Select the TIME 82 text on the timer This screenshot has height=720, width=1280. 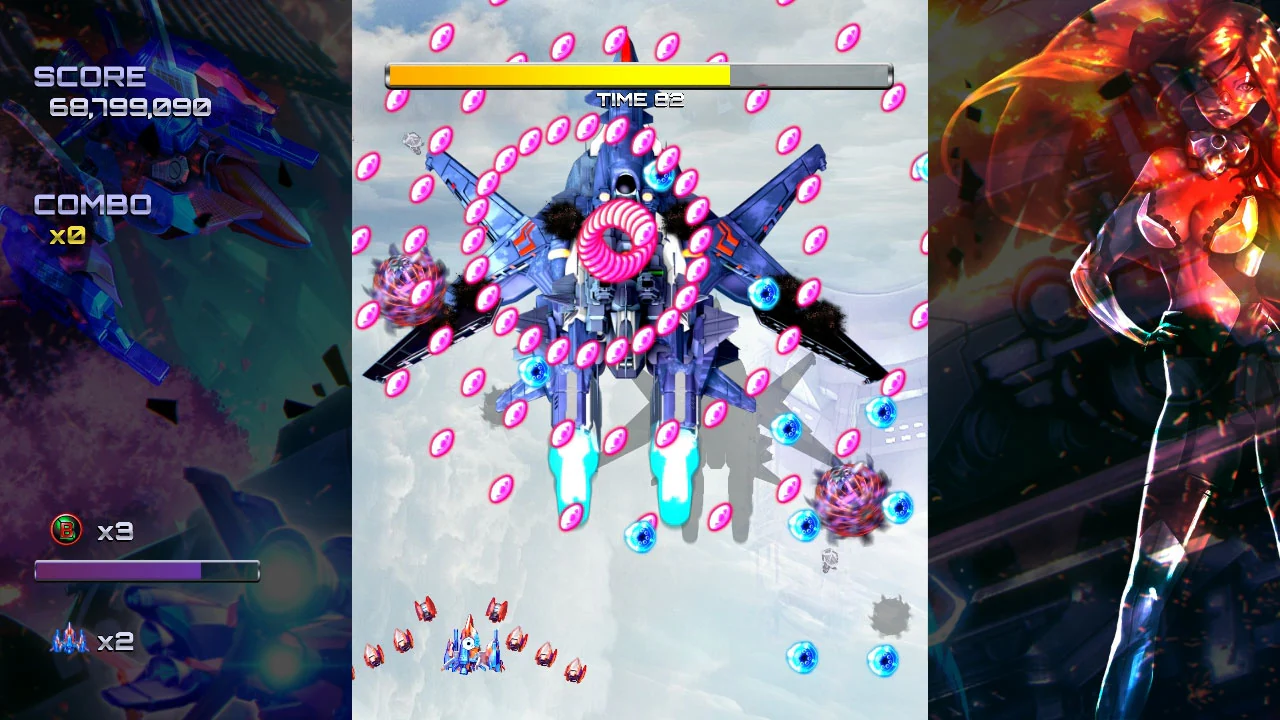[x=639, y=98]
